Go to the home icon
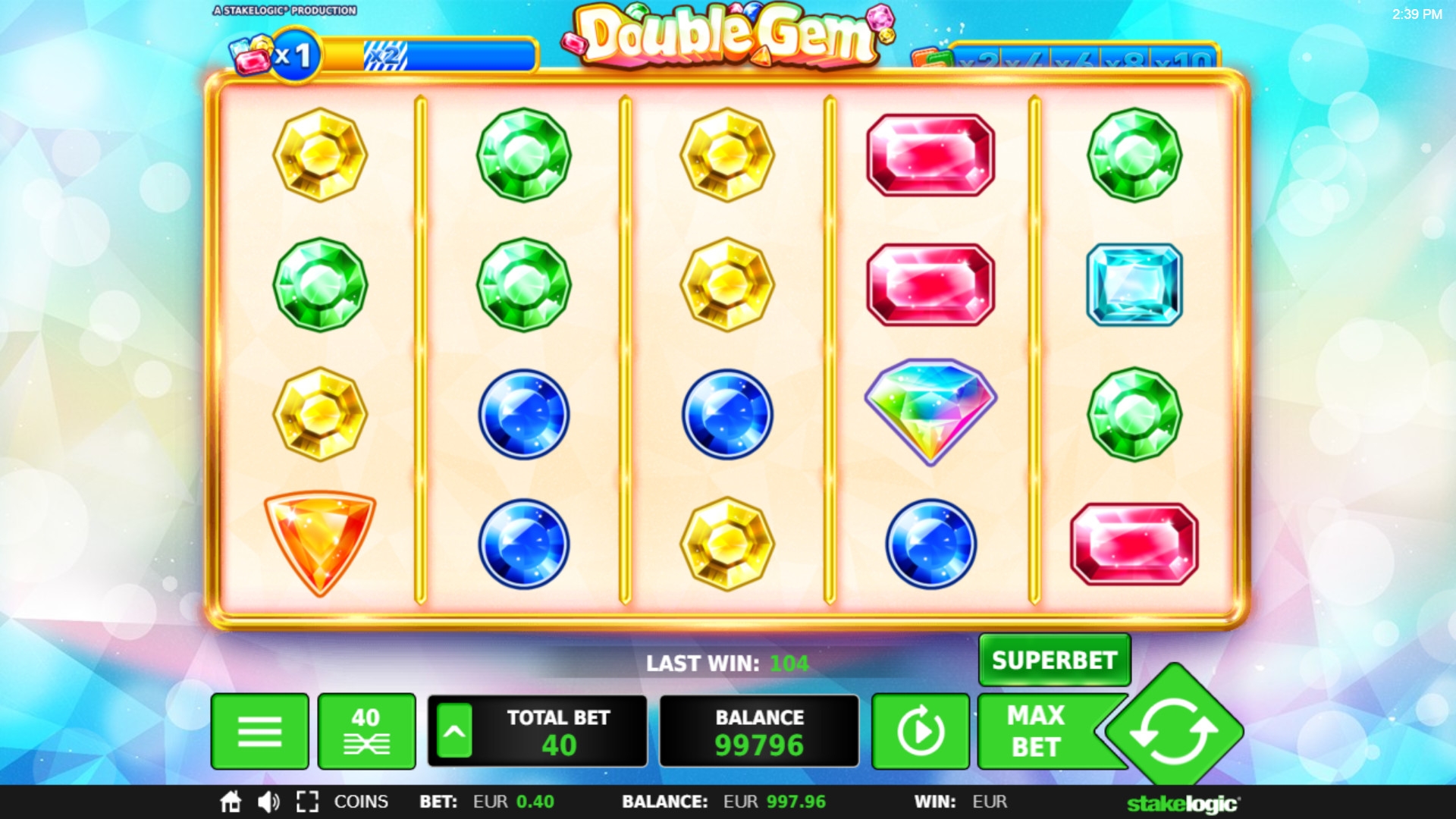Viewport: 1456px width, 819px height. point(231,802)
